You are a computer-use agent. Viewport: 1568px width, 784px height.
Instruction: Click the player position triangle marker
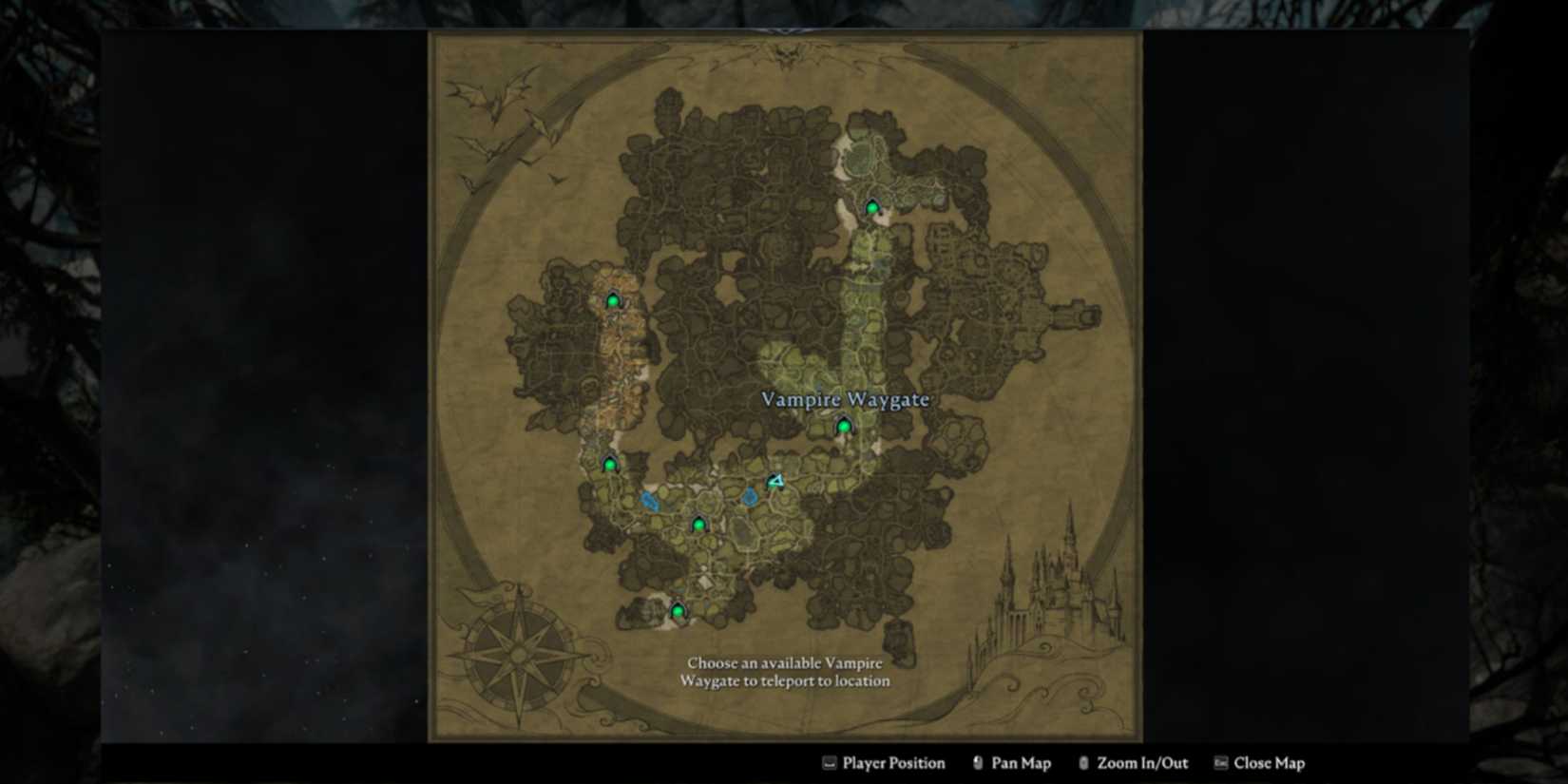[774, 481]
